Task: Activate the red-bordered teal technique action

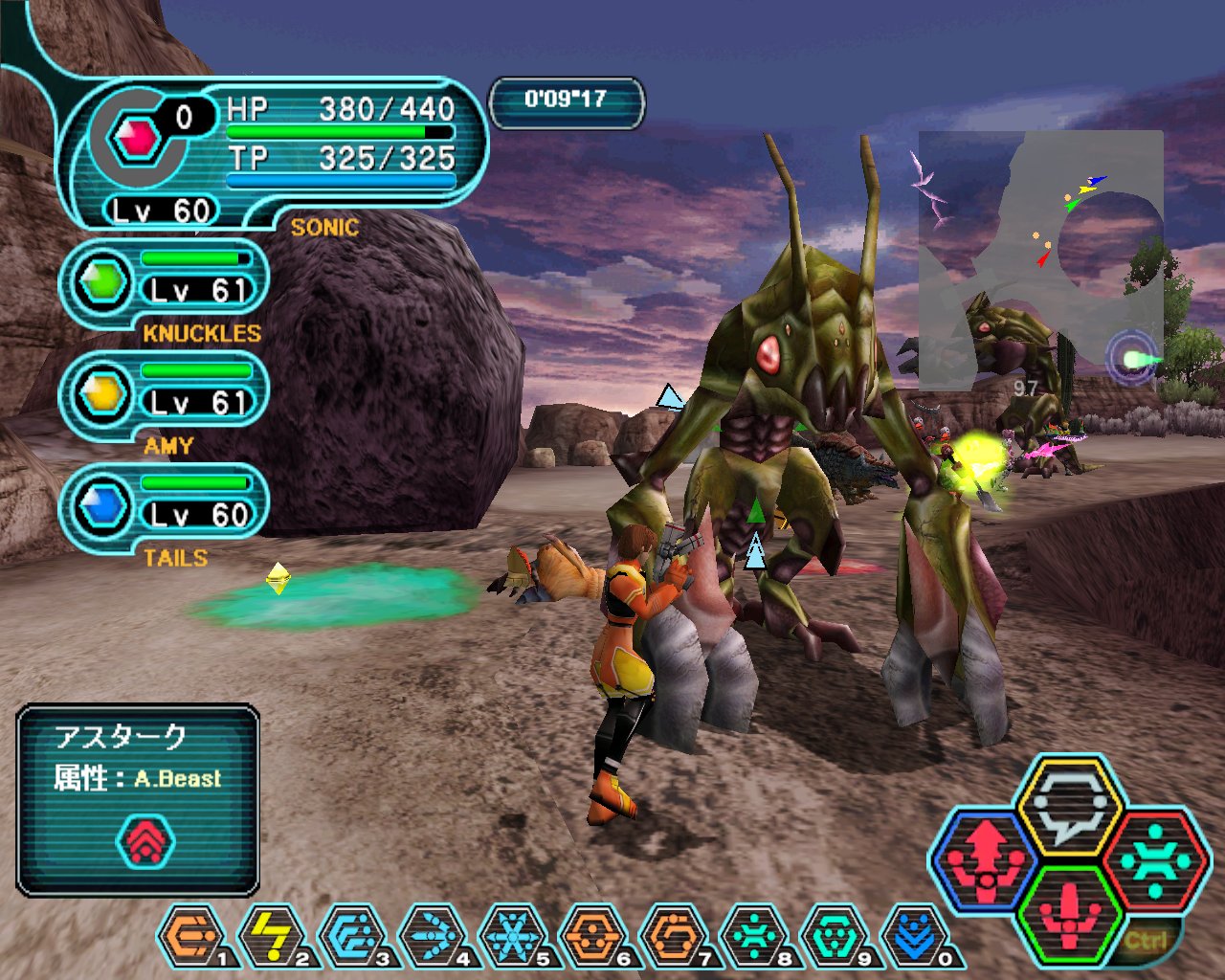Action: 1155,858
